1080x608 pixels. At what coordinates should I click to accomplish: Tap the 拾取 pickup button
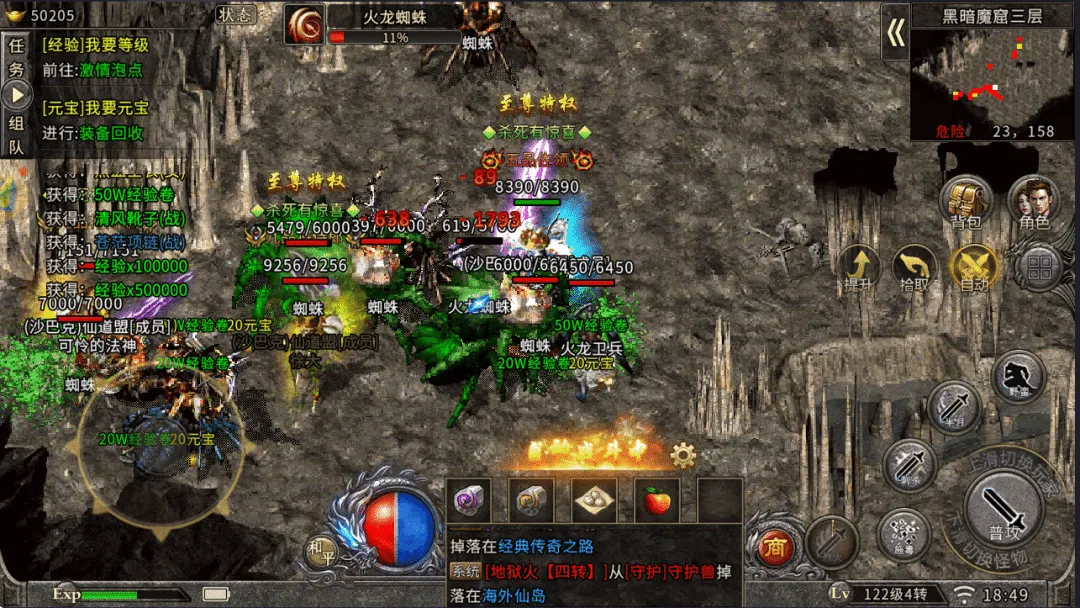914,267
